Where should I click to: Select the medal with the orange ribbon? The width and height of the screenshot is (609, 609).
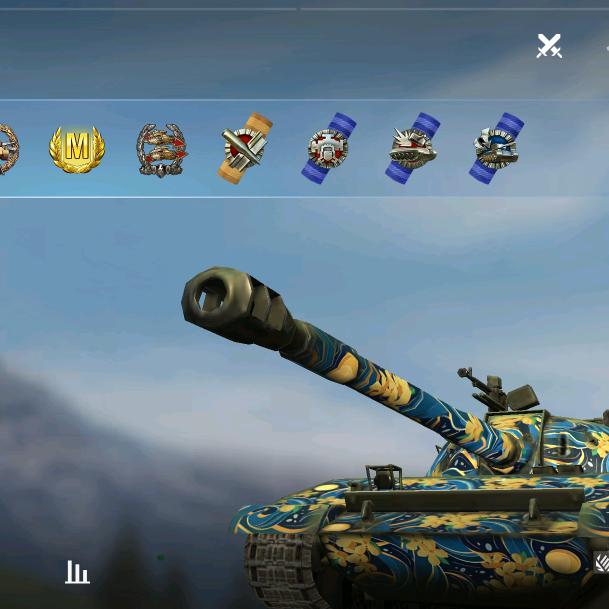pyautogui.click(x=245, y=149)
